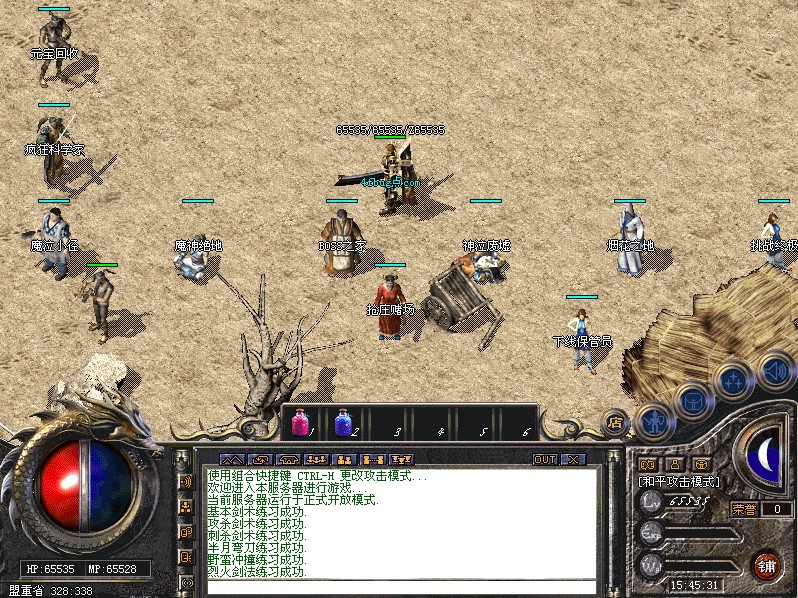
Task: Click the first toolbar icon above the chat
Action: pos(232,459)
